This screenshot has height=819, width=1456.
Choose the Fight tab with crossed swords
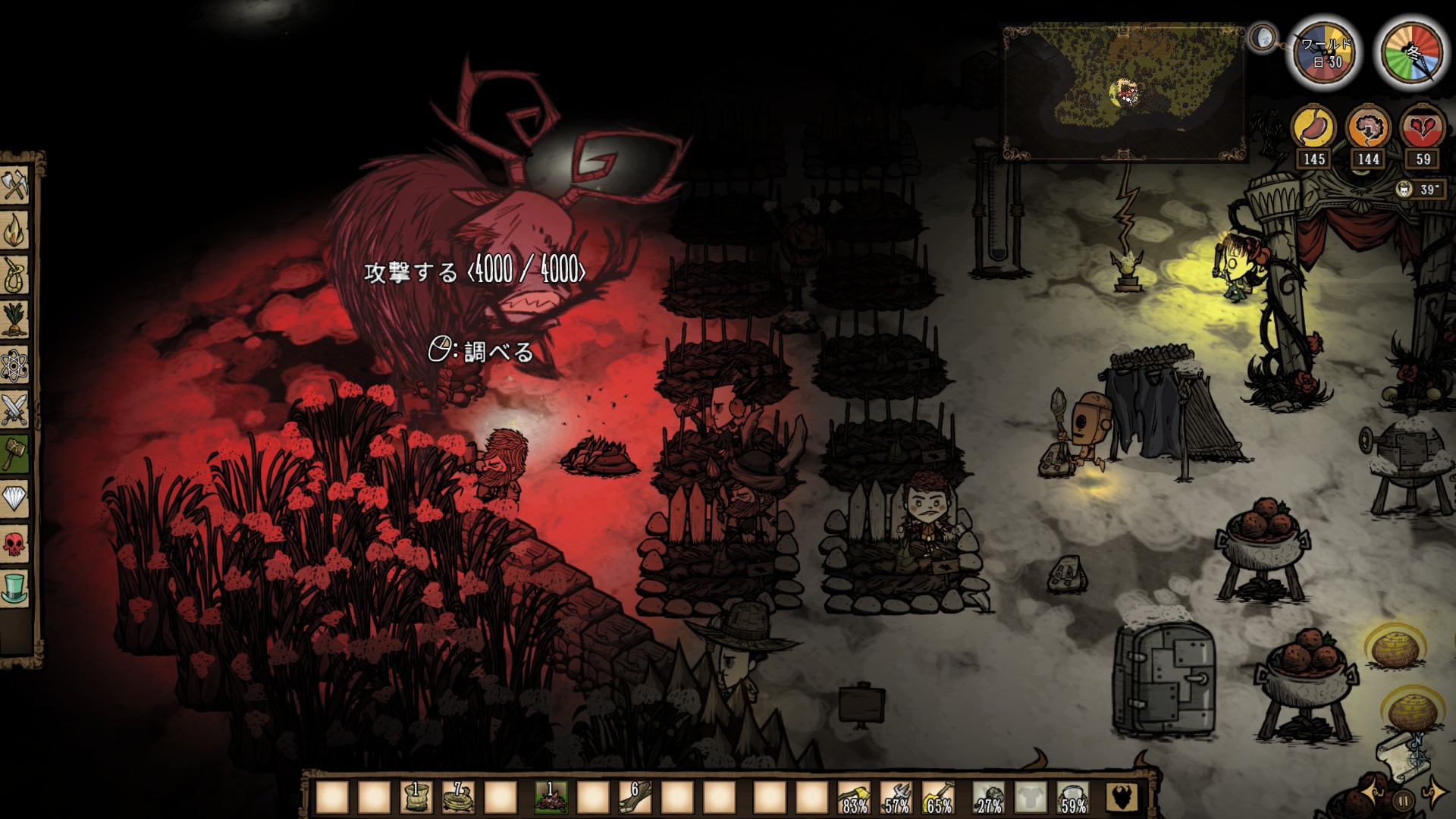point(15,411)
